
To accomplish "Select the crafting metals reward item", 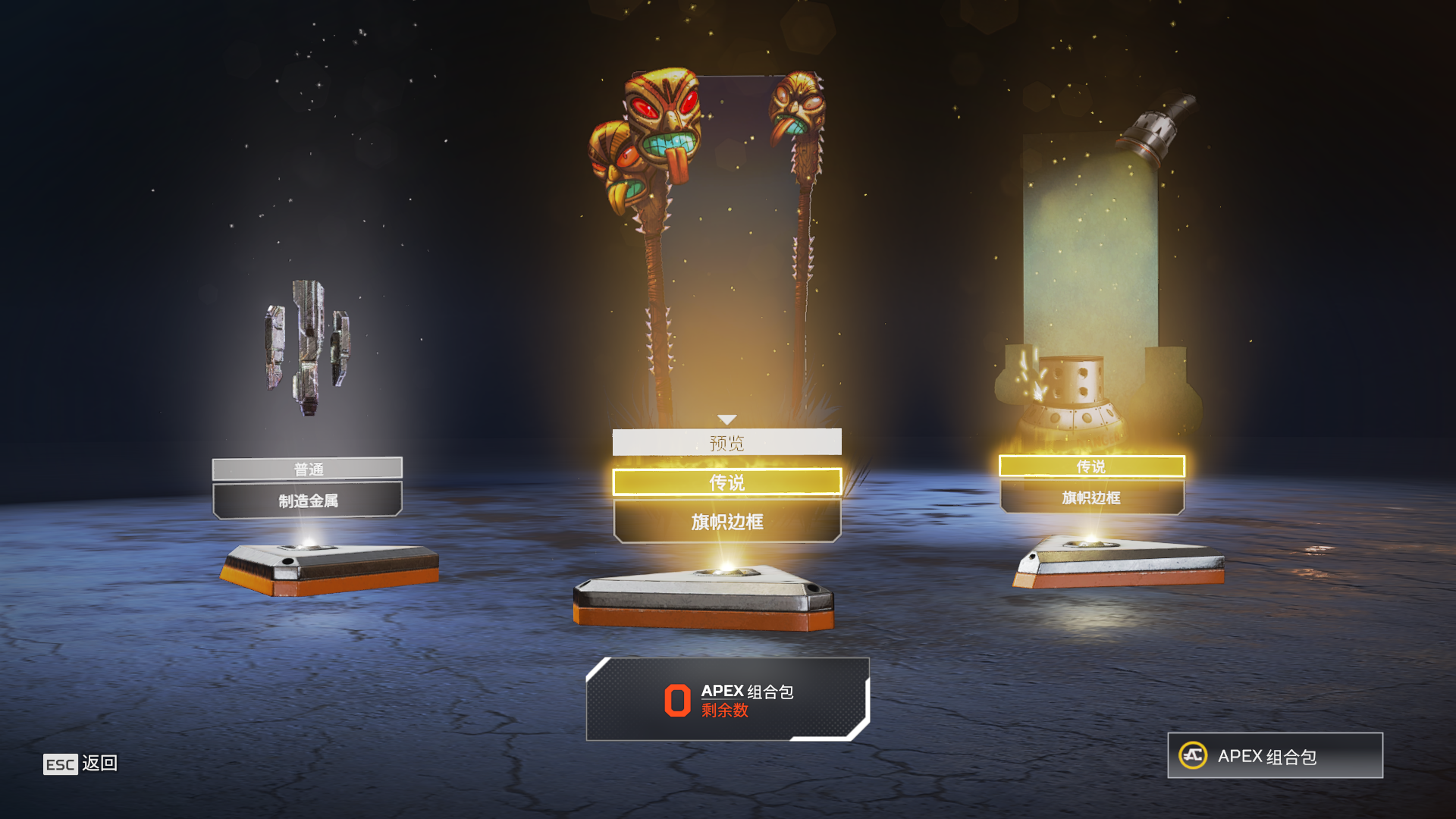I will 307,347.
